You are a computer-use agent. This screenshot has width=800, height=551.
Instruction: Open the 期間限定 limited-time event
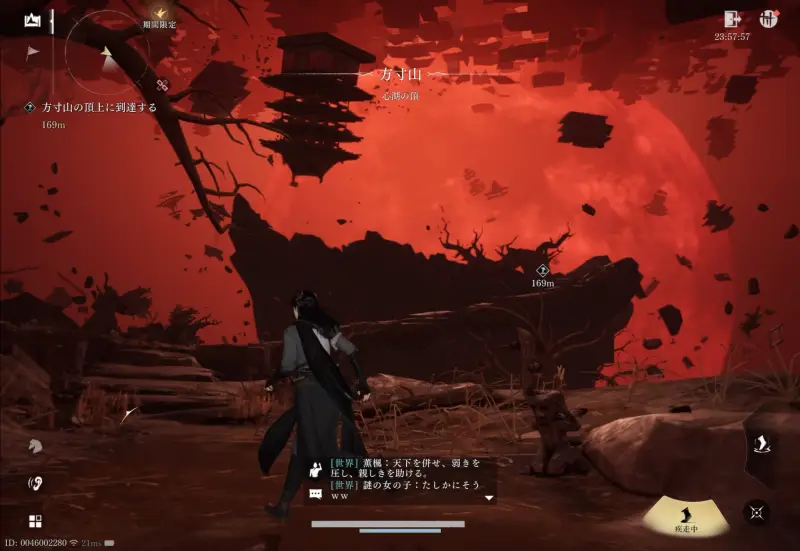click(159, 16)
